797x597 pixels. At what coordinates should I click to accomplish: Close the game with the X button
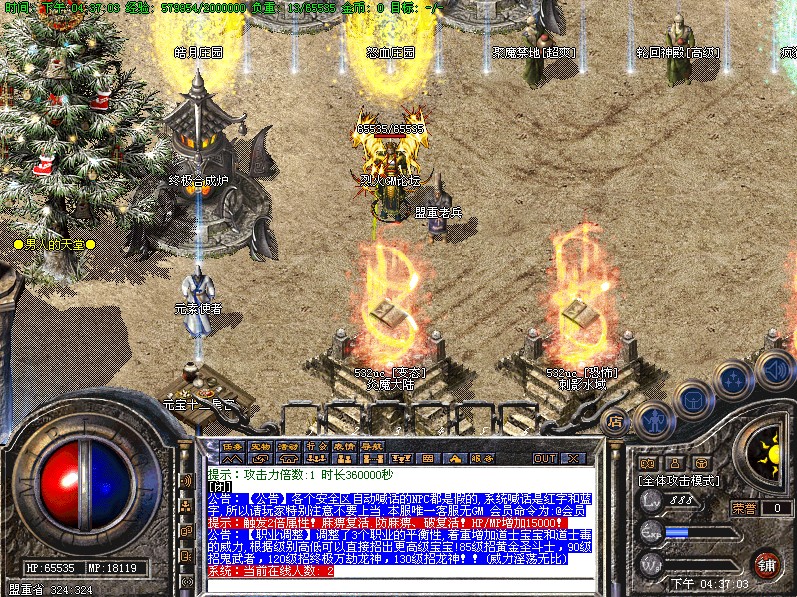[x=572, y=458]
